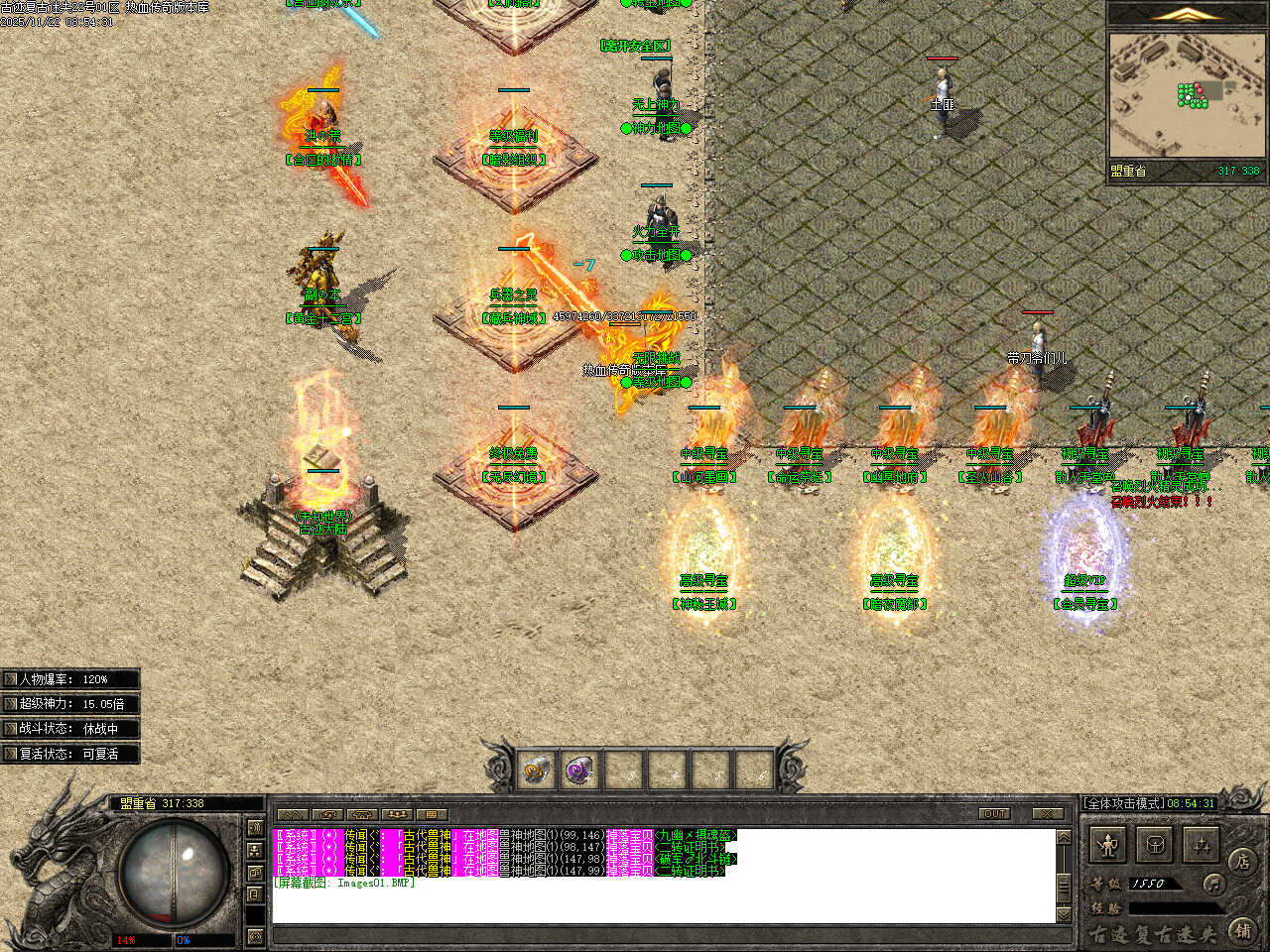The image size is (1270, 952).
Task: Close the game with the X button
Action: 1047,814
